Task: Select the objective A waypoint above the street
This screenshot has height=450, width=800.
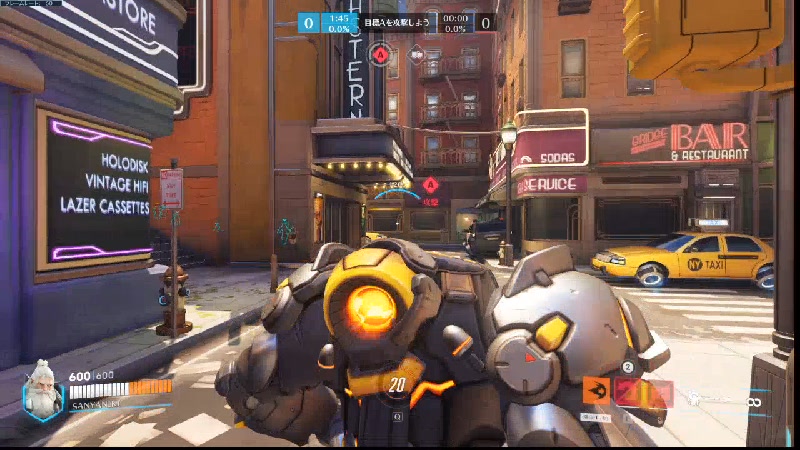Action: (x=430, y=184)
